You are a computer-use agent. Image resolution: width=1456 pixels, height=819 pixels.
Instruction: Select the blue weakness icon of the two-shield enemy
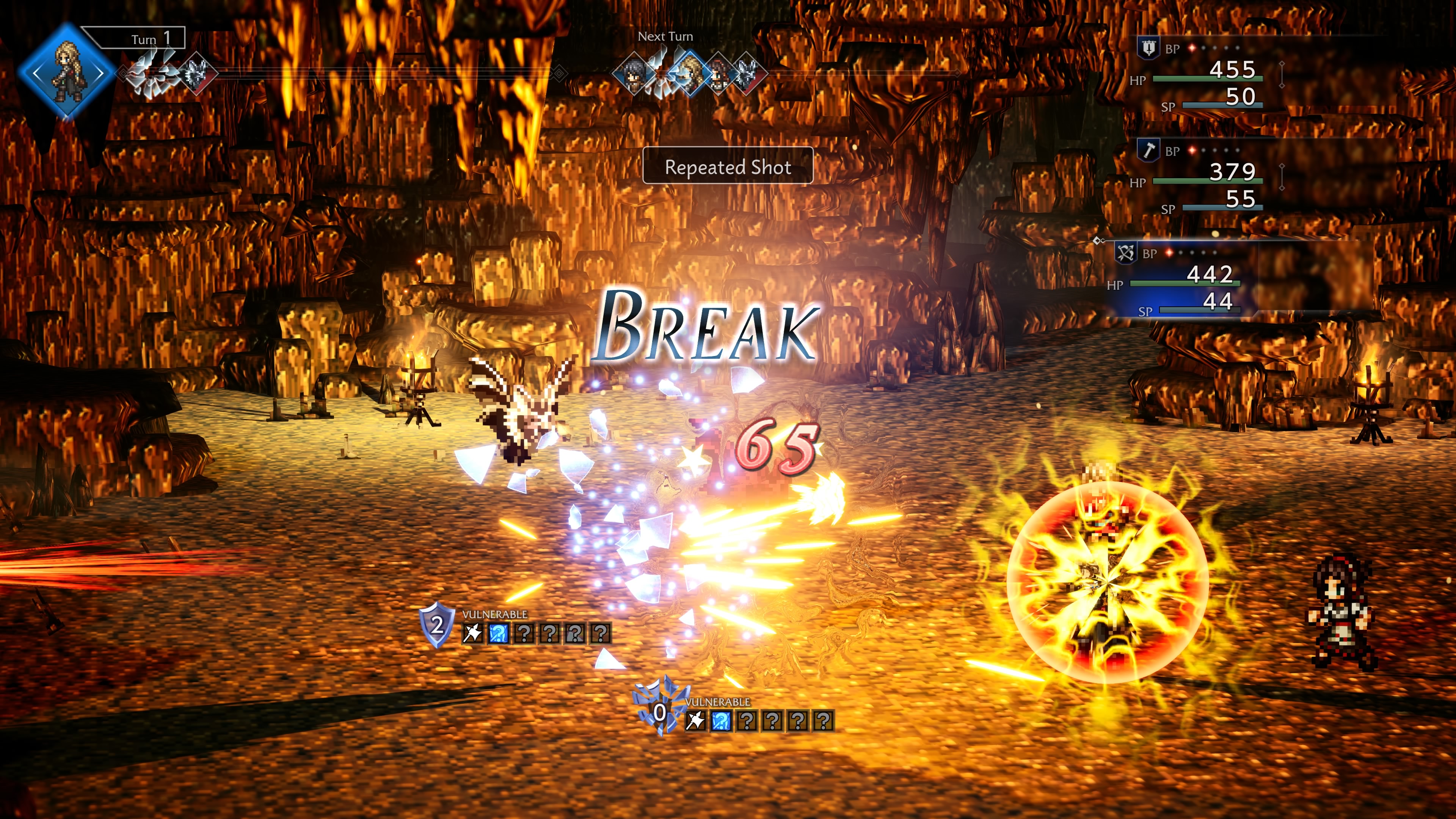tap(498, 633)
